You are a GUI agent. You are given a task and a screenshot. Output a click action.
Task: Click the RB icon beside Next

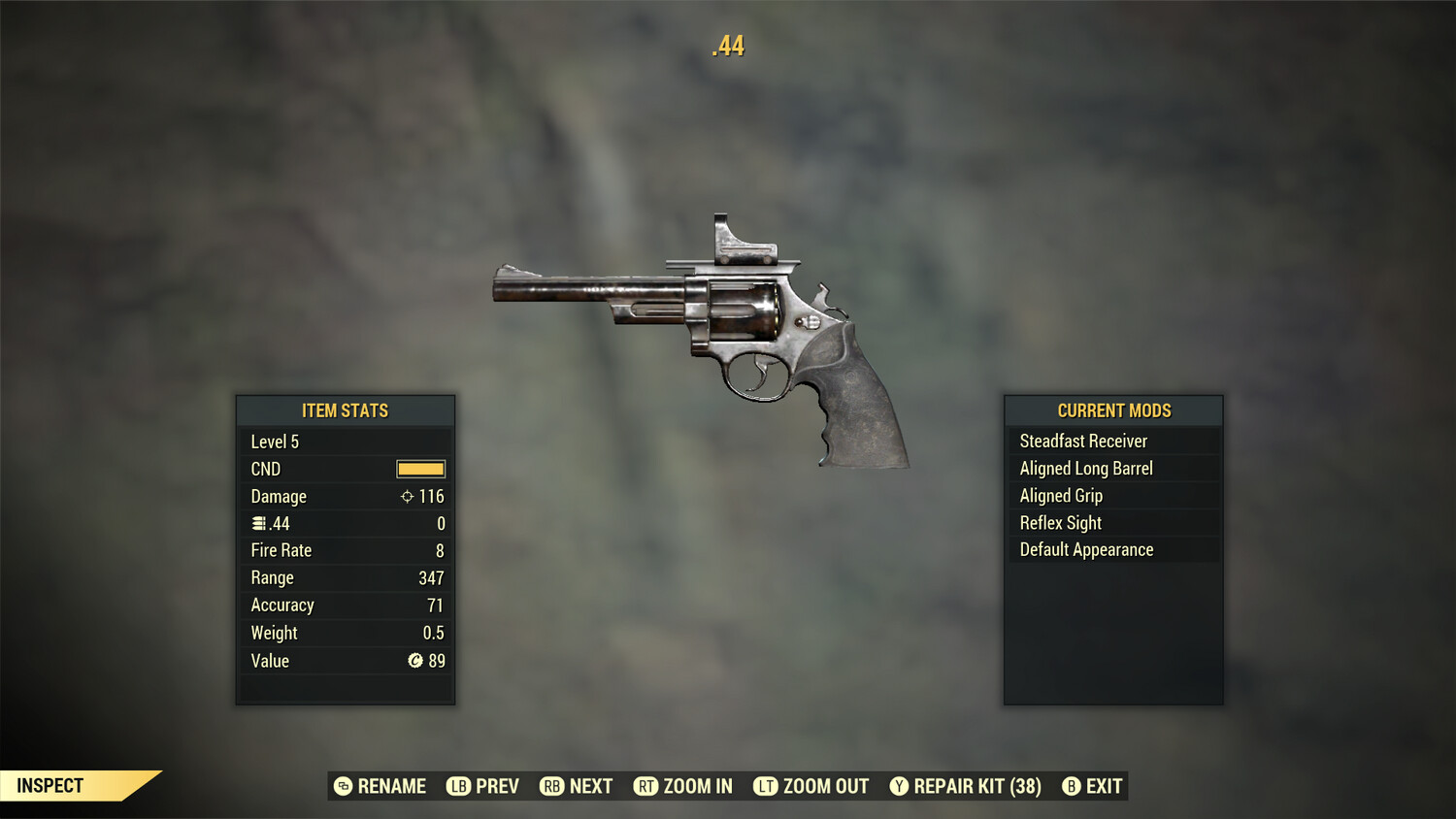550,786
